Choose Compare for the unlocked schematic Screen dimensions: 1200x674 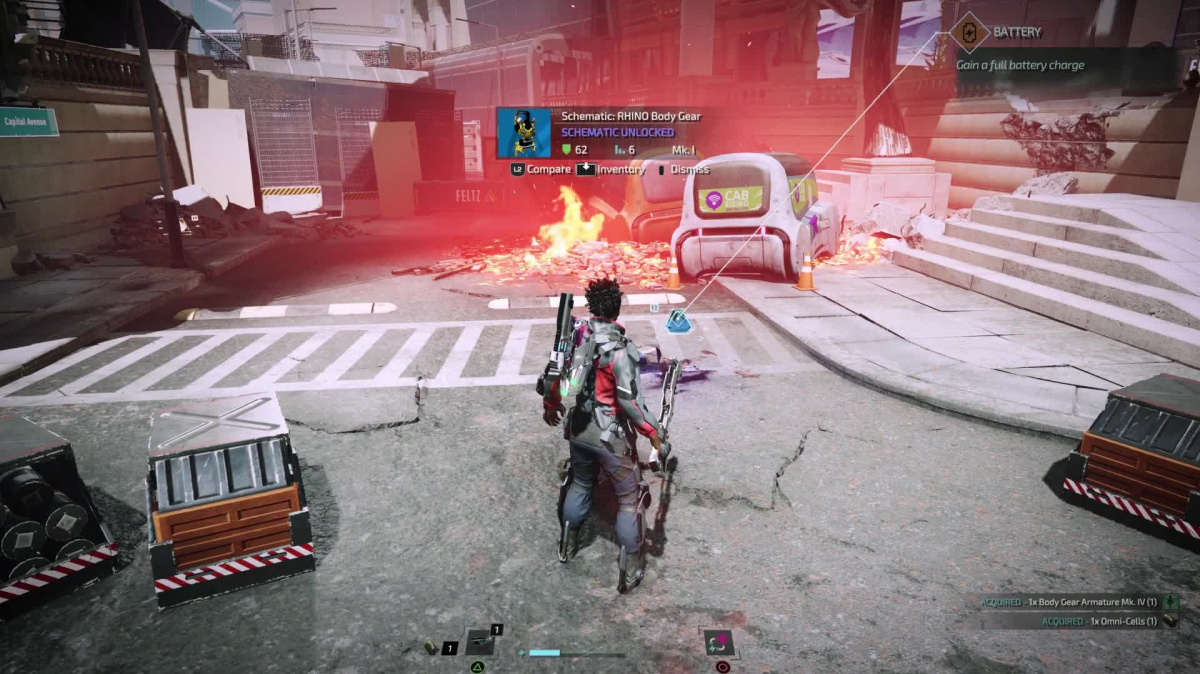coord(541,170)
